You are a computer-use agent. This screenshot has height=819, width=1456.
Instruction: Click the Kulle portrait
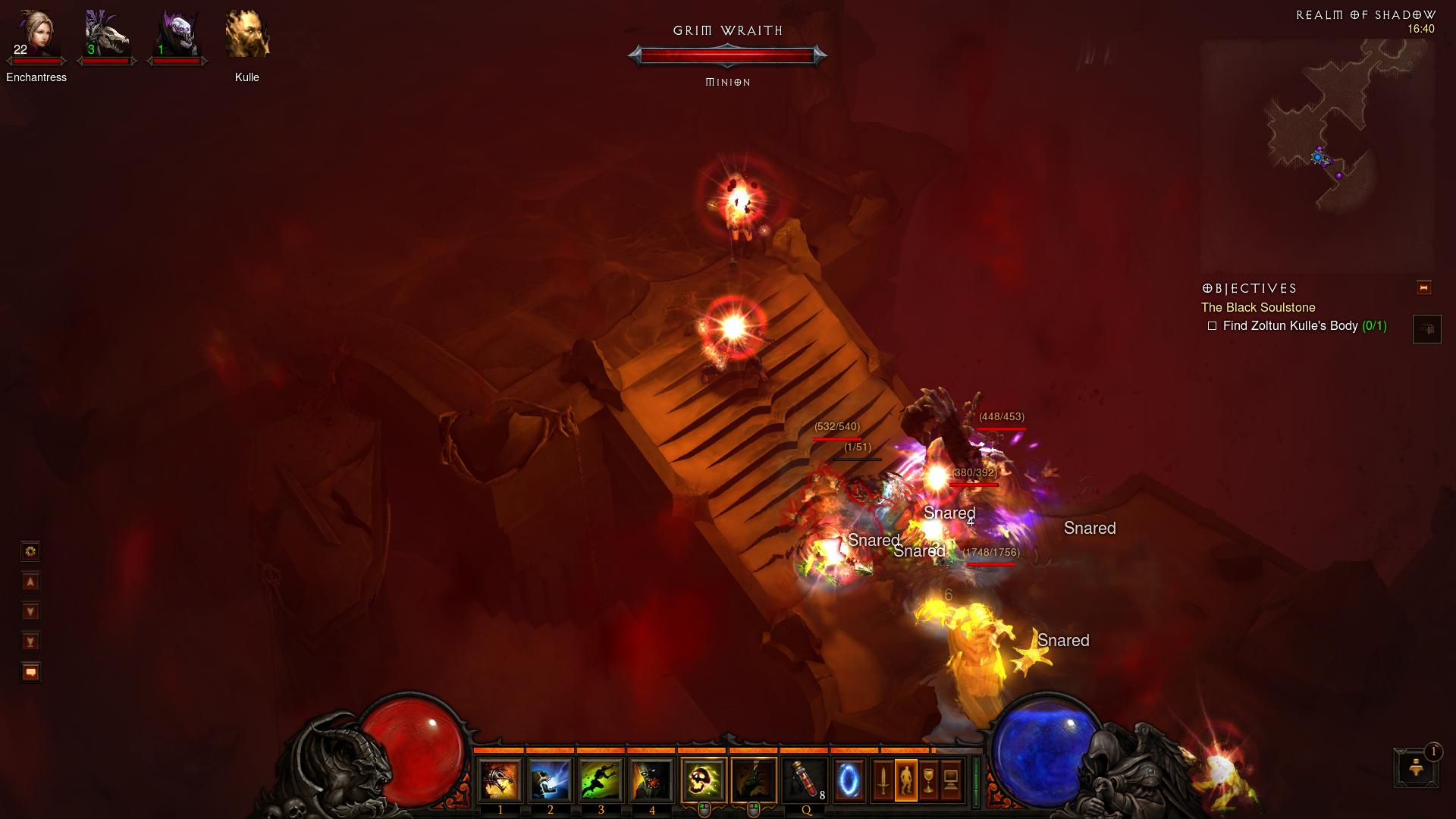[x=247, y=36]
